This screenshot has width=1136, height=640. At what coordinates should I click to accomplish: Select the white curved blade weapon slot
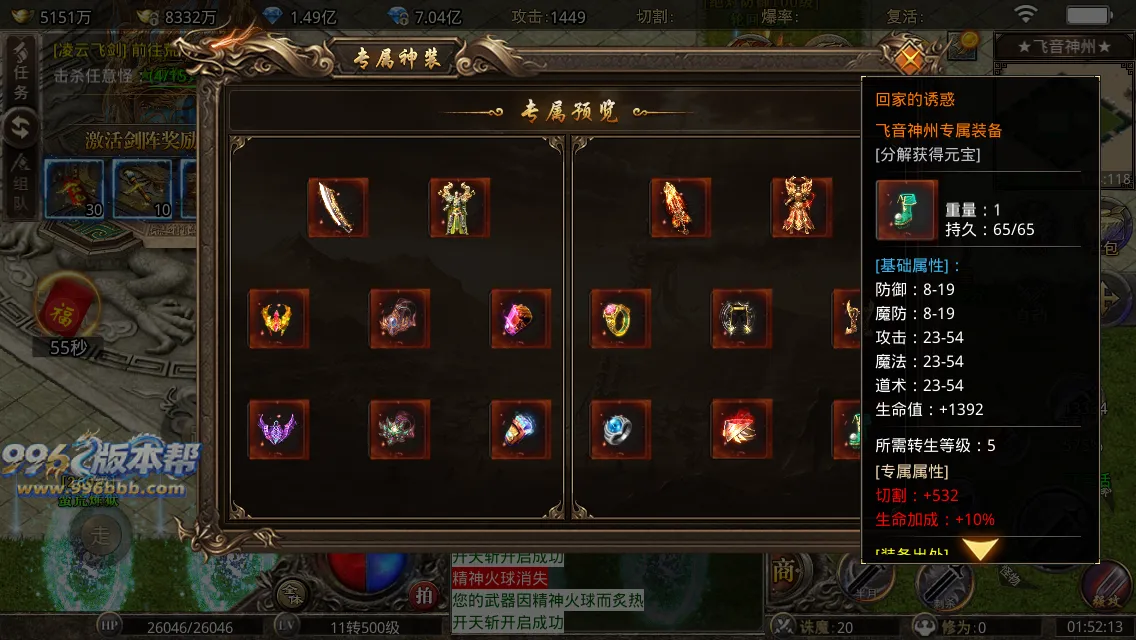(338, 208)
